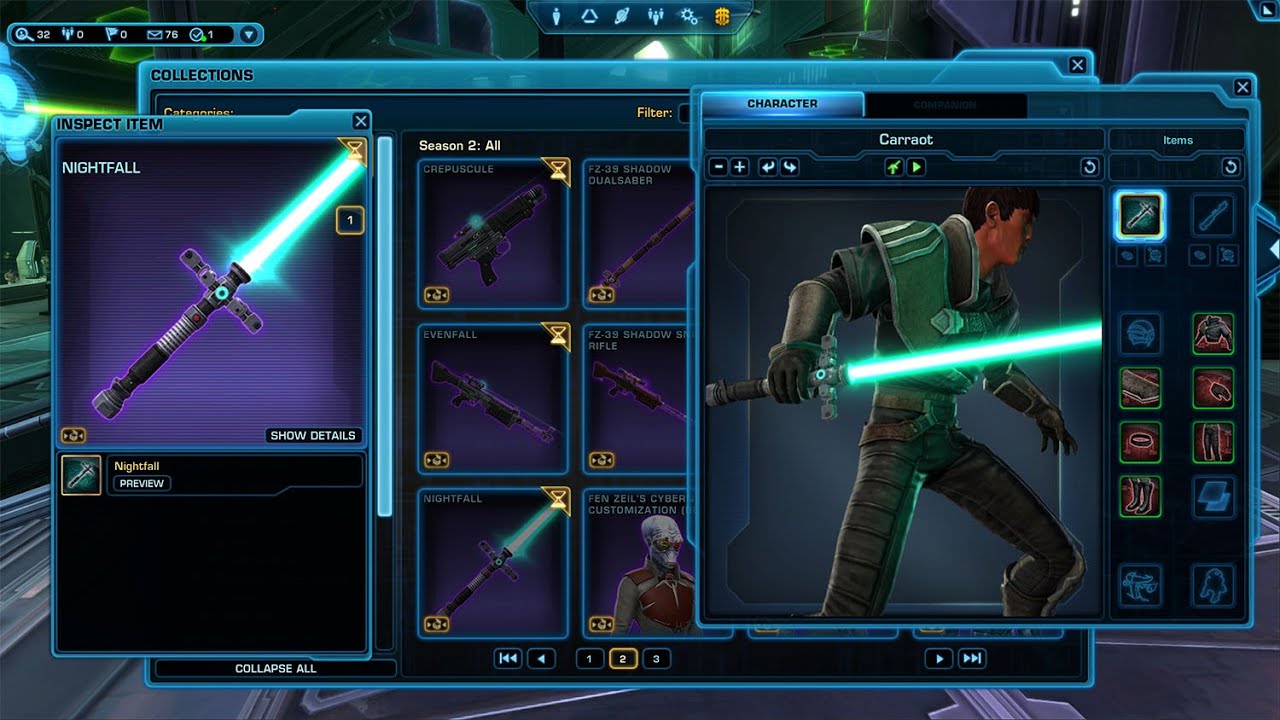The height and width of the screenshot is (720, 1280).
Task: Close the Collections window
Action: click(1077, 65)
